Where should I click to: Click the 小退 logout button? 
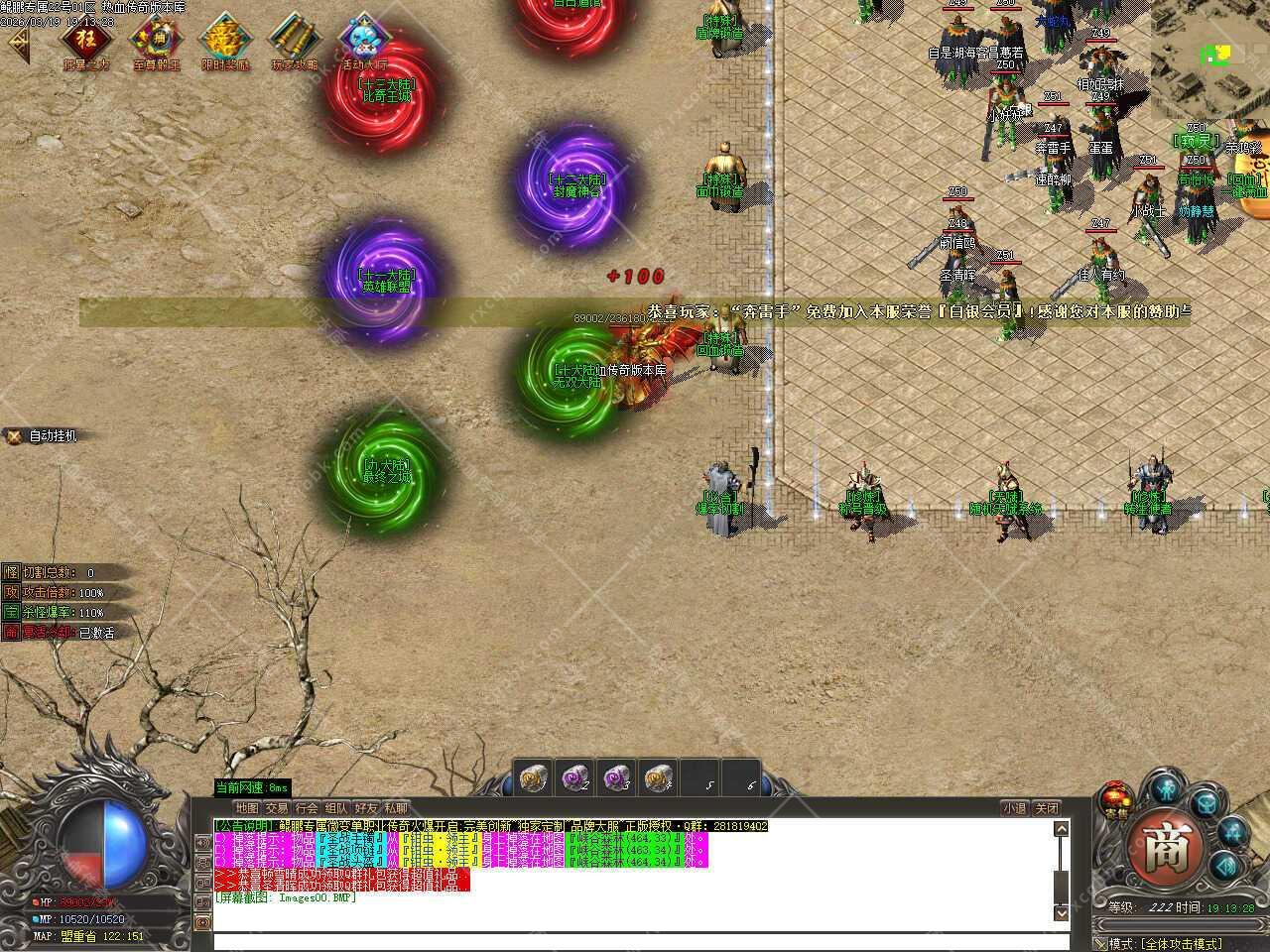click(1014, 808)
